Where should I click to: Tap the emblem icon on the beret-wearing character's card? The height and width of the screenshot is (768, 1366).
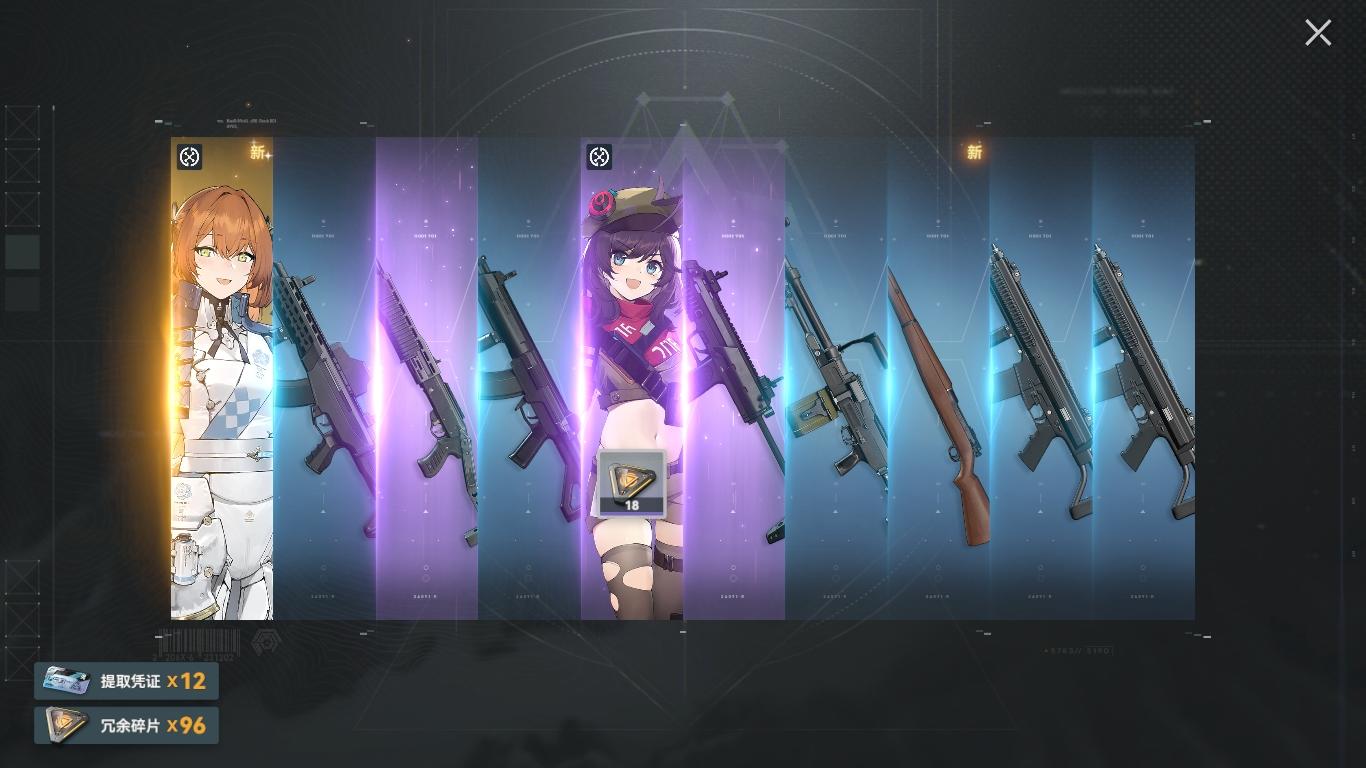[x=599, y=158]
